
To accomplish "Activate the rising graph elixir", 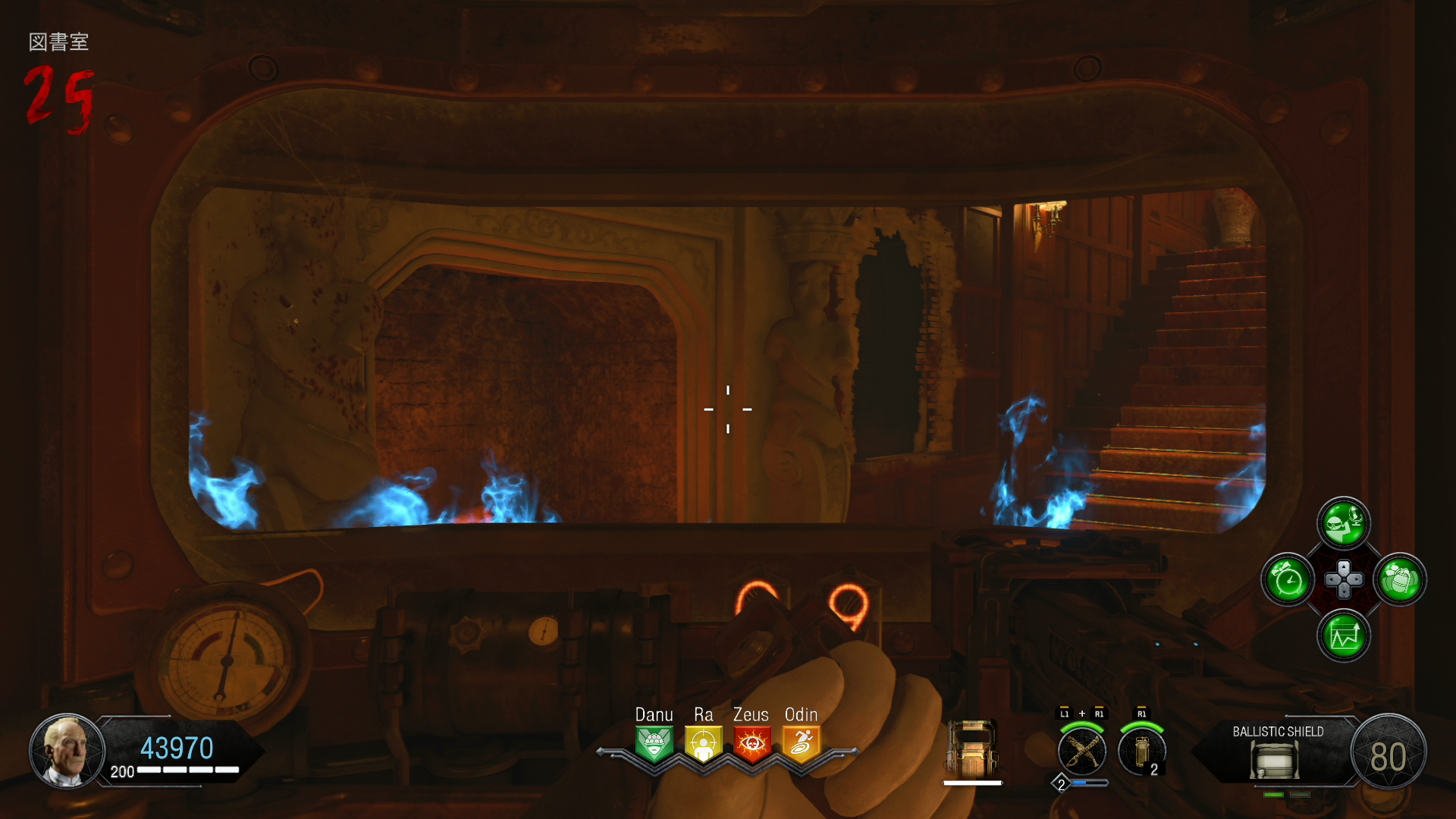I will tap(1344, 635).
